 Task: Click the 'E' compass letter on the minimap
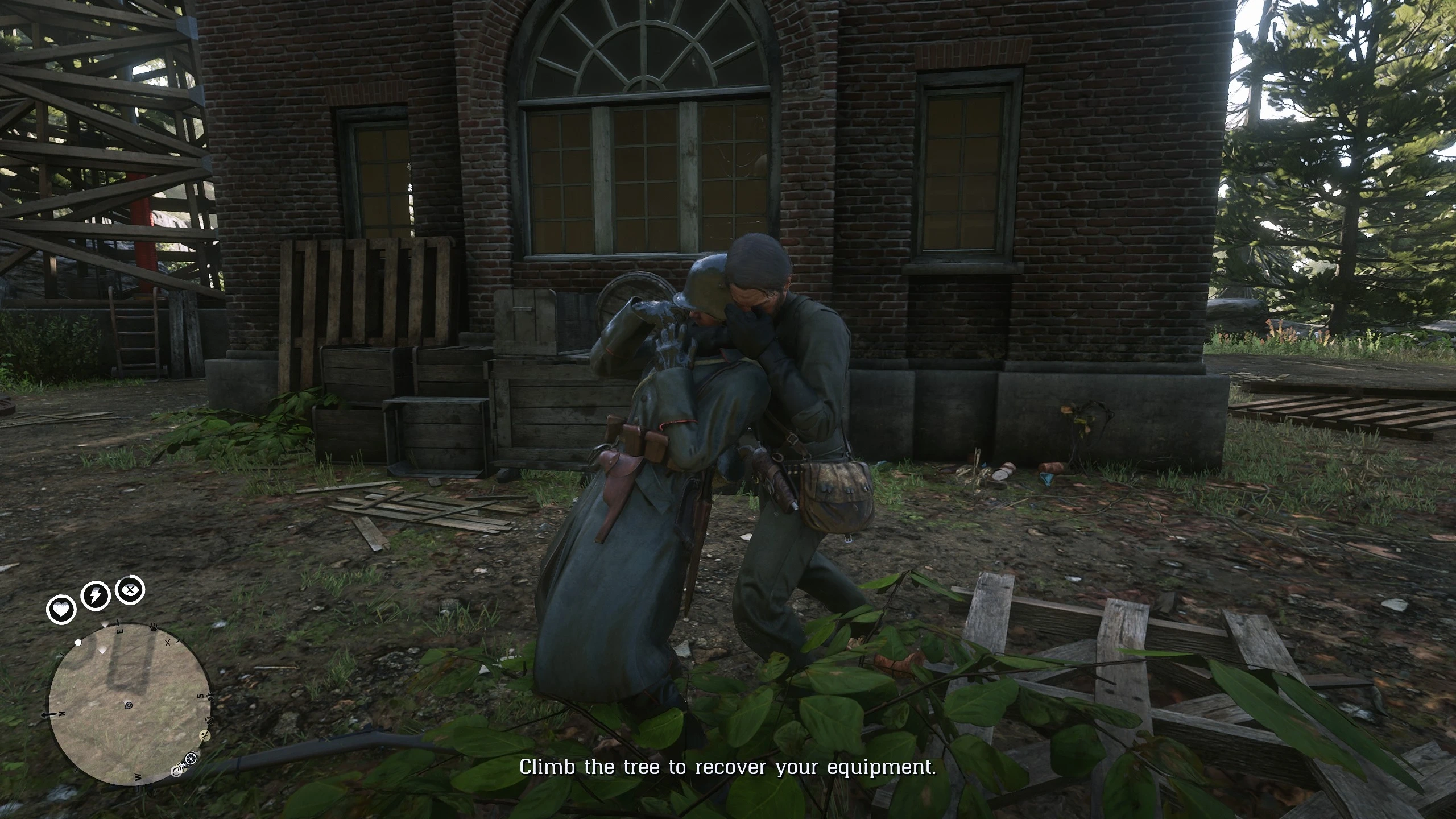pos(120,631)
